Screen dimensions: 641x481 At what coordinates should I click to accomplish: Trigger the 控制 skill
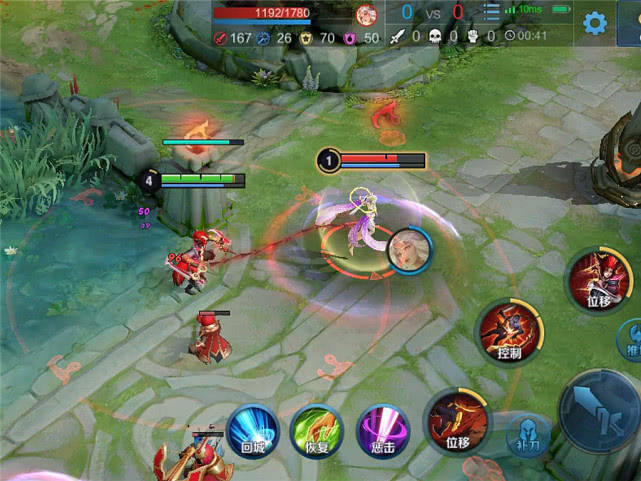[x=509, y=330]
